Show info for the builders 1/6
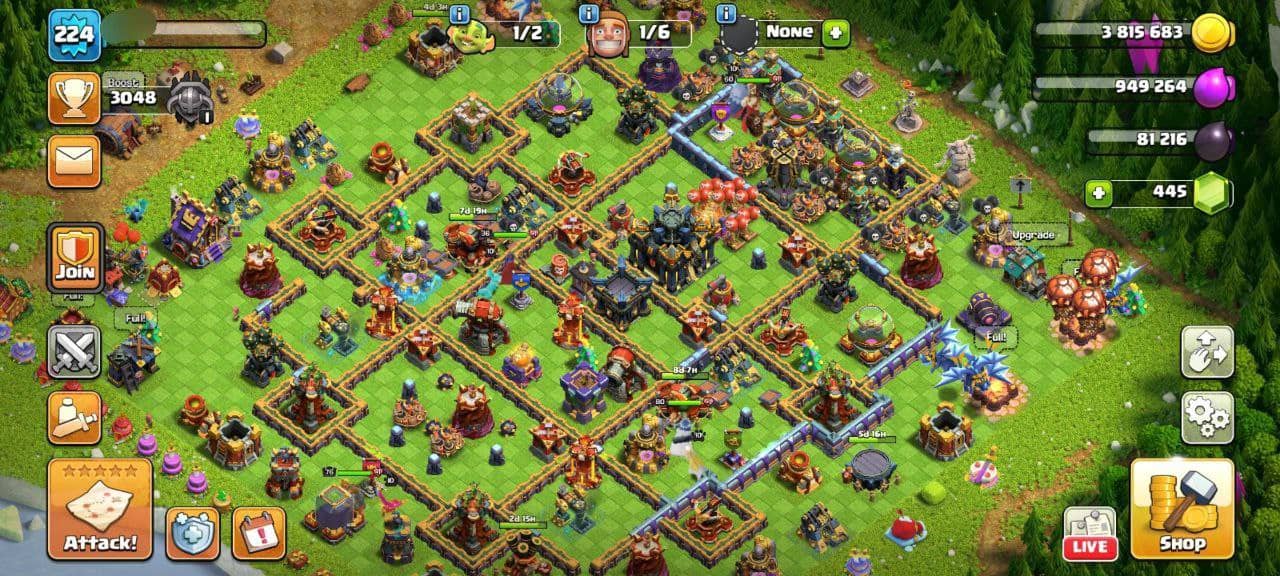 click(x=589, y=14)
